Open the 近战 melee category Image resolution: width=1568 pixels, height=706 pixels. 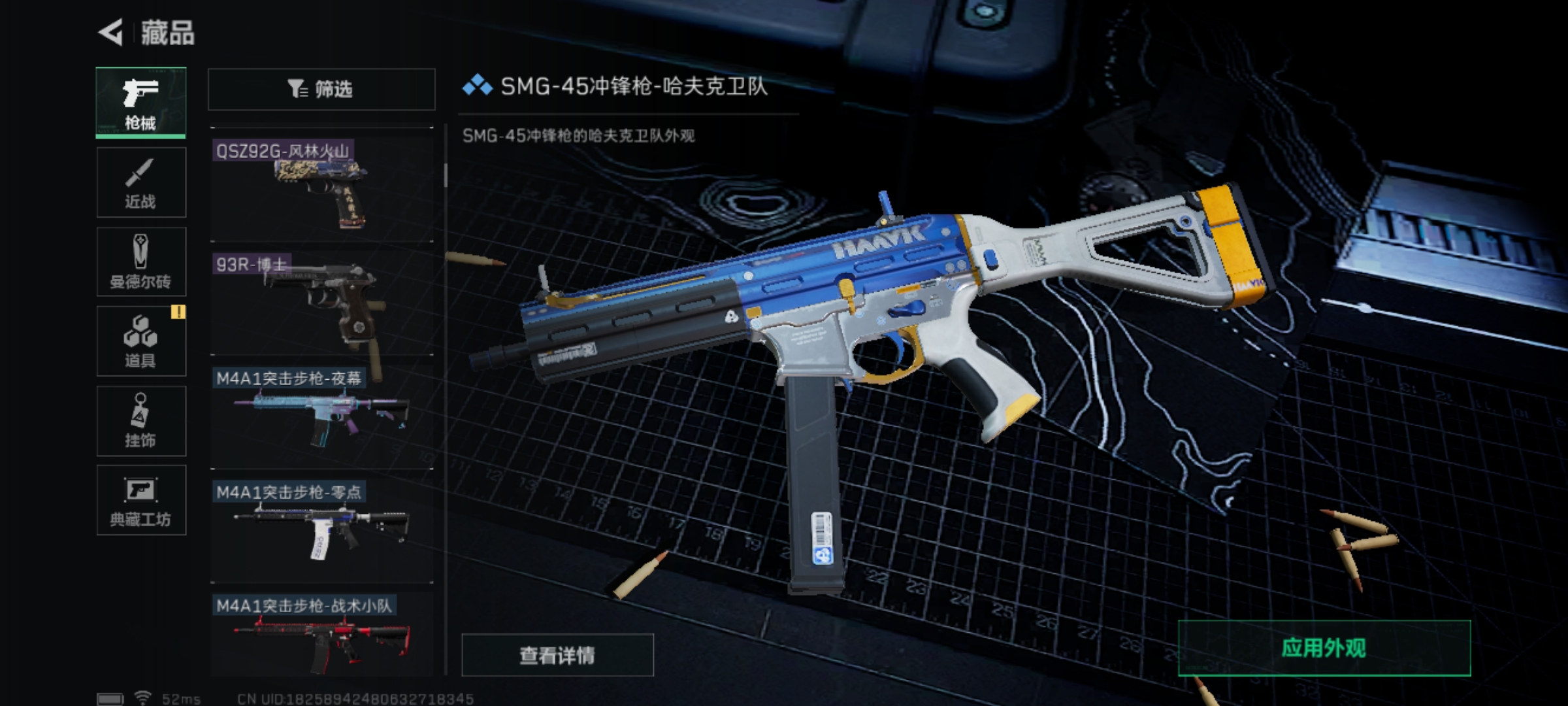coord(141,182)
